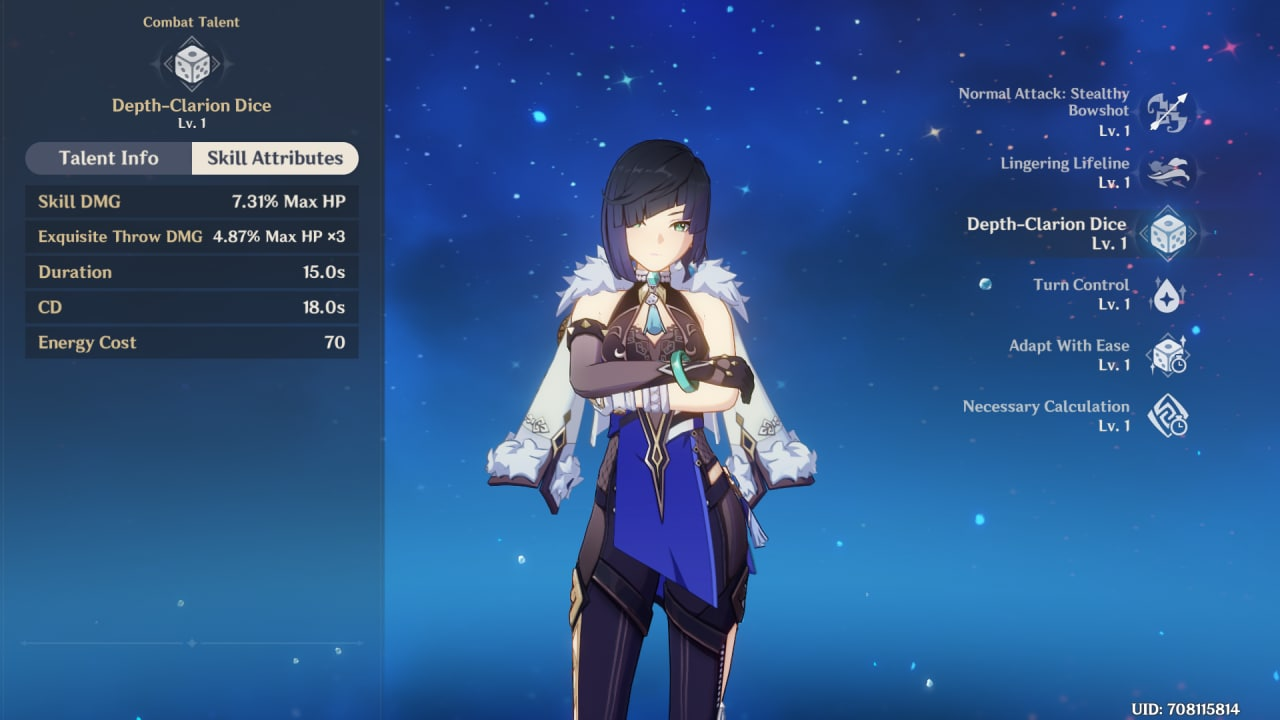Open the Necessary Calculation talent

coord(1167,416)
